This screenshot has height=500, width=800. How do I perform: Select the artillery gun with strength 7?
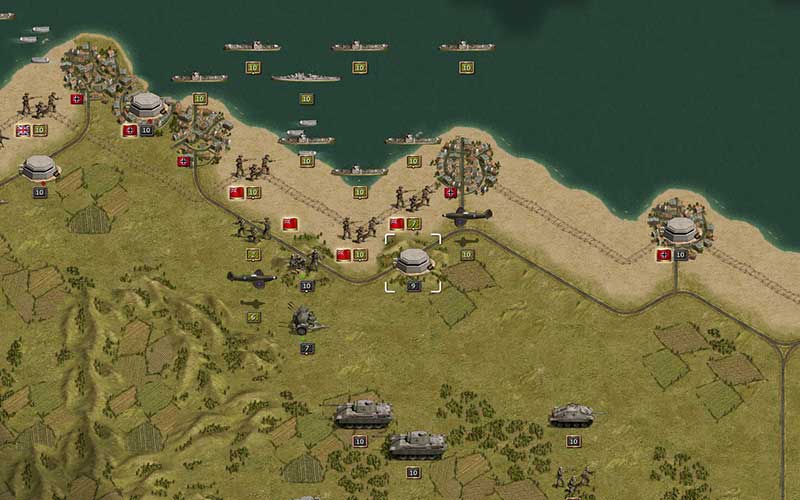pyautogui.click(x=305, y=321)
